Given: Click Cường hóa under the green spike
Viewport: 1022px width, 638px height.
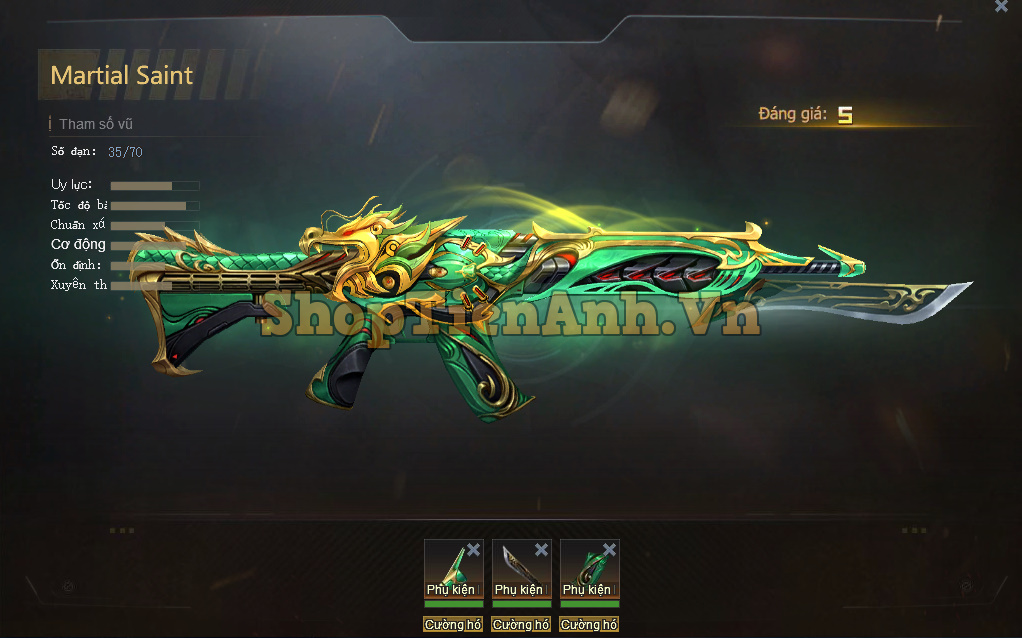Looking at the screenshot, I should coord(453,625).
